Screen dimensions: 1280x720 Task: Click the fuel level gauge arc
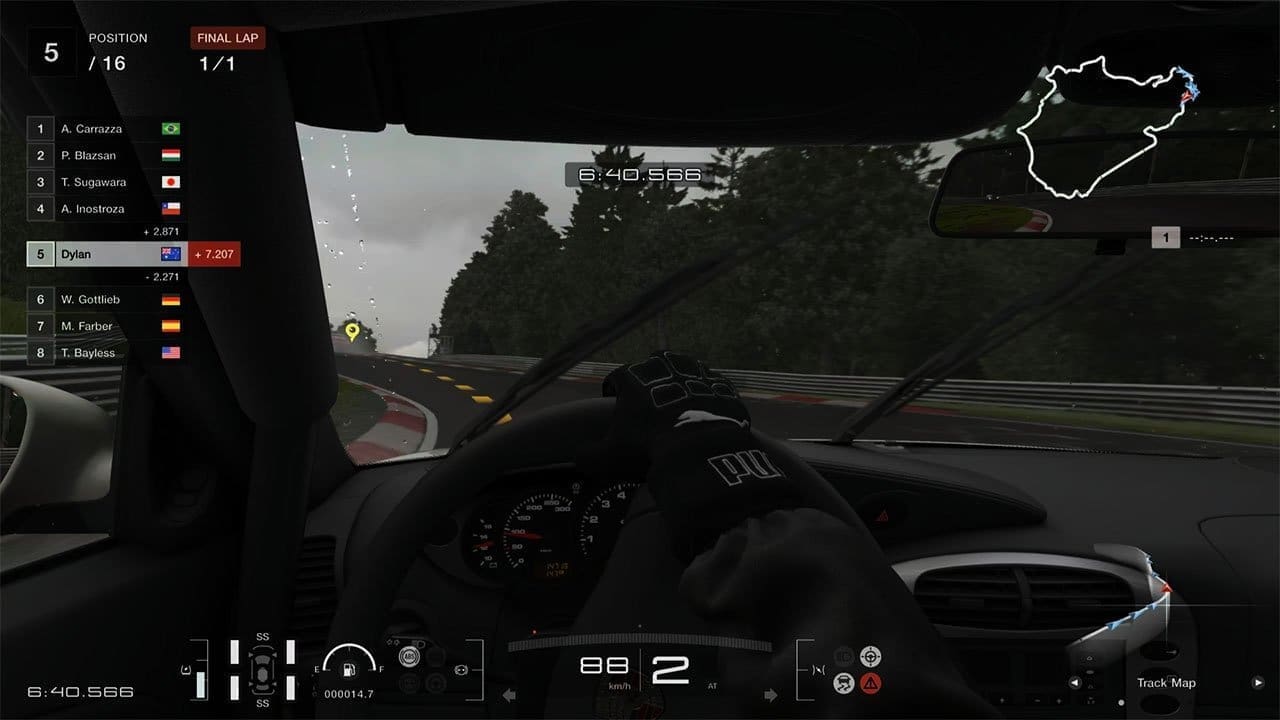pyautogui.click(x=347, y=648)
